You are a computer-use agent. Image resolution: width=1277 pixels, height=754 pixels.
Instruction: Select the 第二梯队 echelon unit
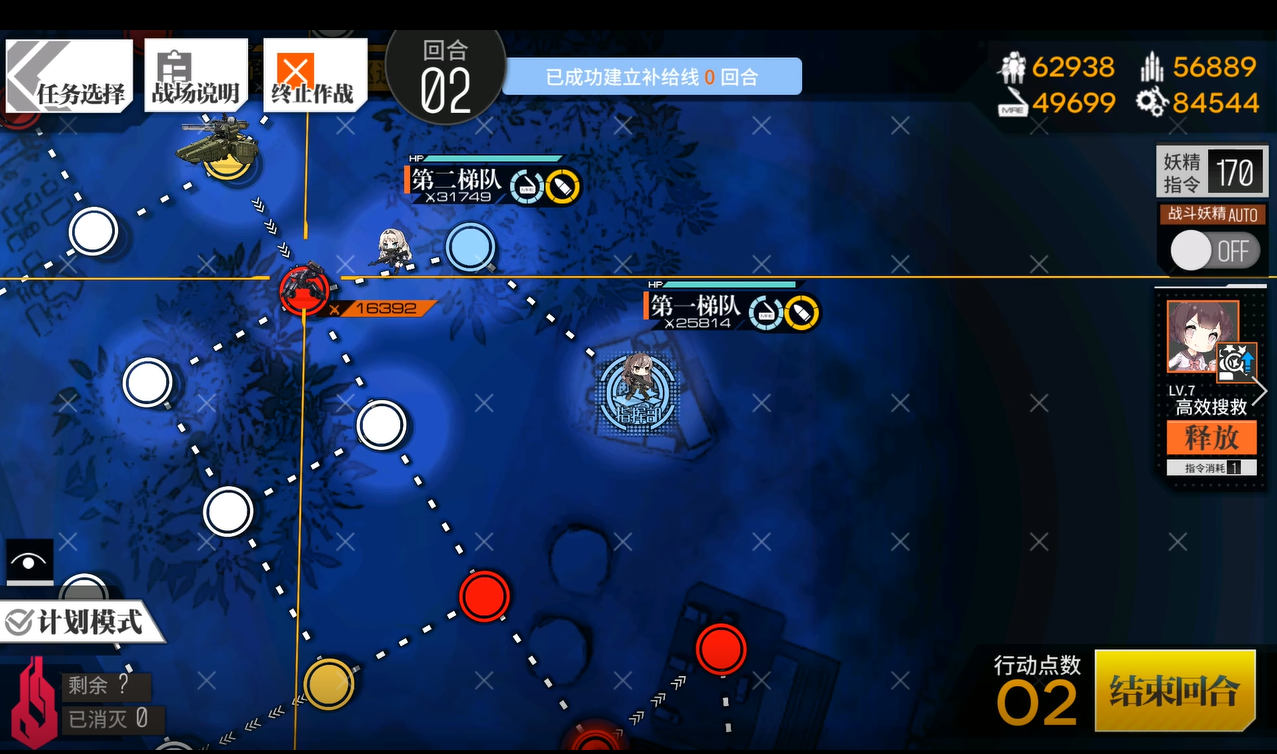pyautogui.click(x=393, y=250)
